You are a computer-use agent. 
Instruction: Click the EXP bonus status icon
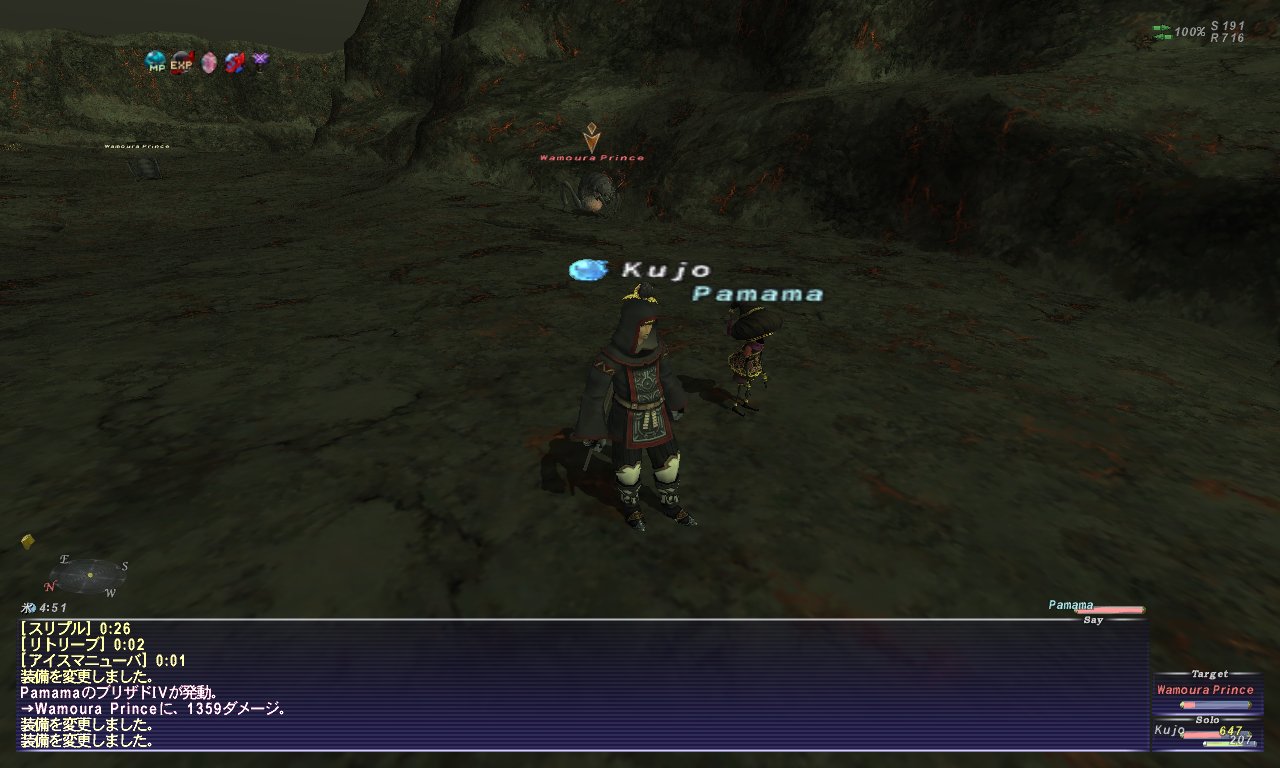[181, 63]
